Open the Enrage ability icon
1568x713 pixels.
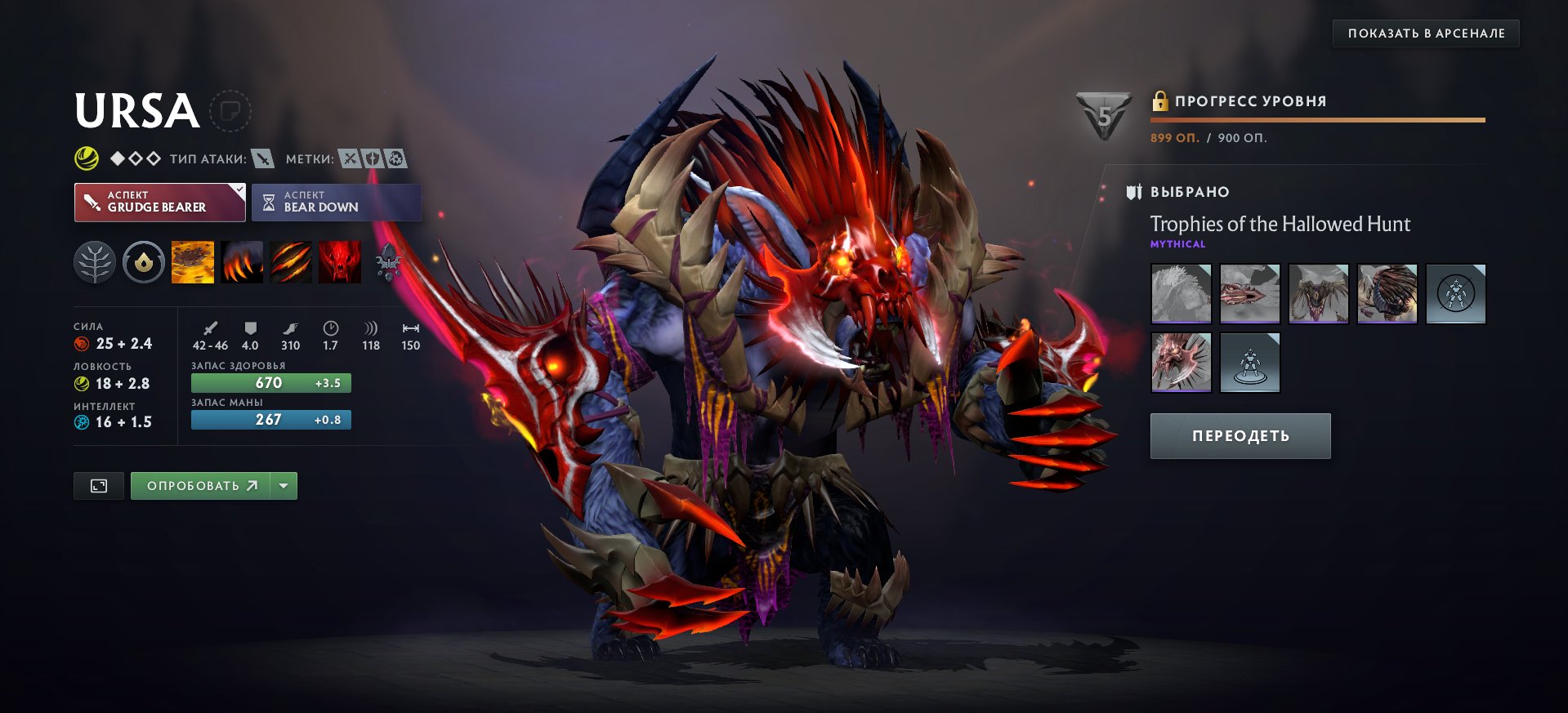tap(340, 261)
